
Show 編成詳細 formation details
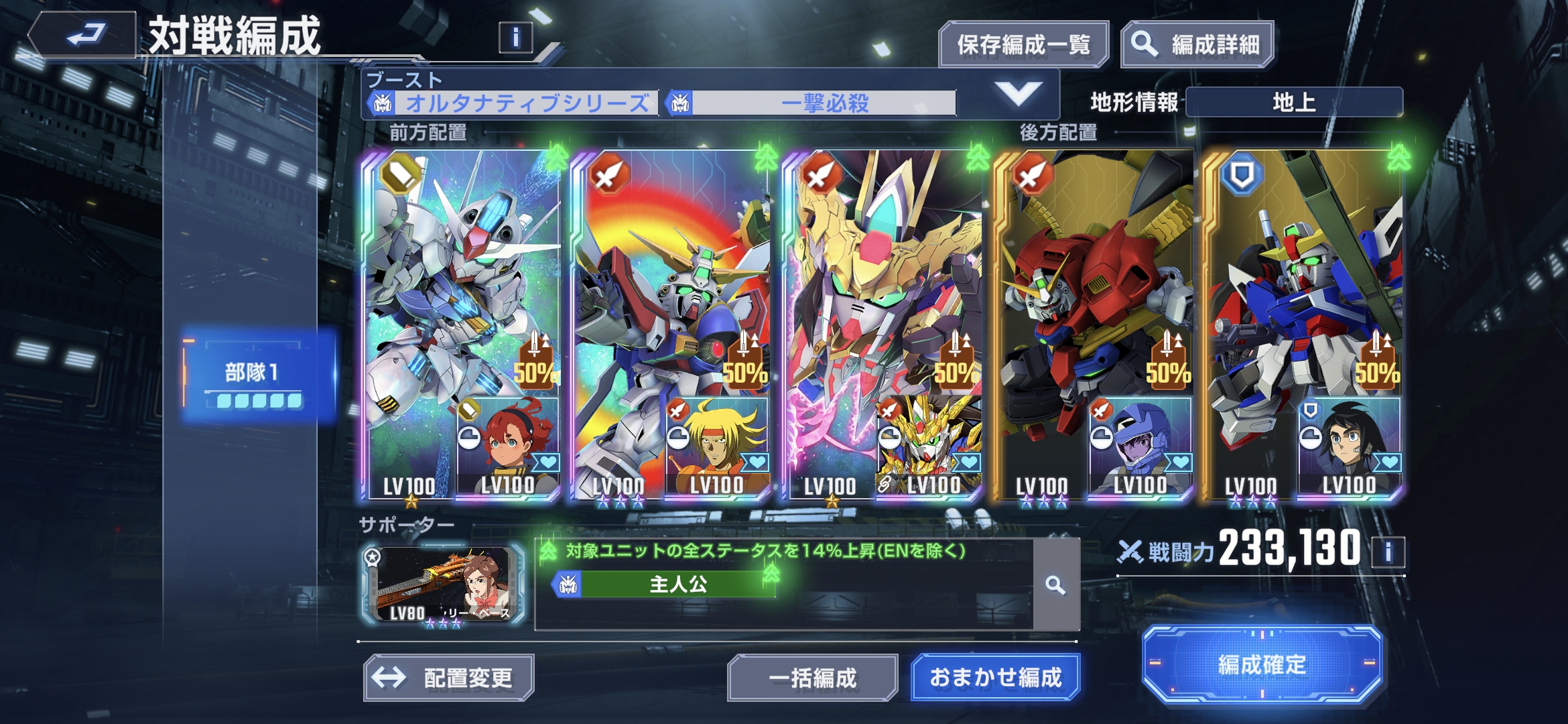click(1197, 45)
